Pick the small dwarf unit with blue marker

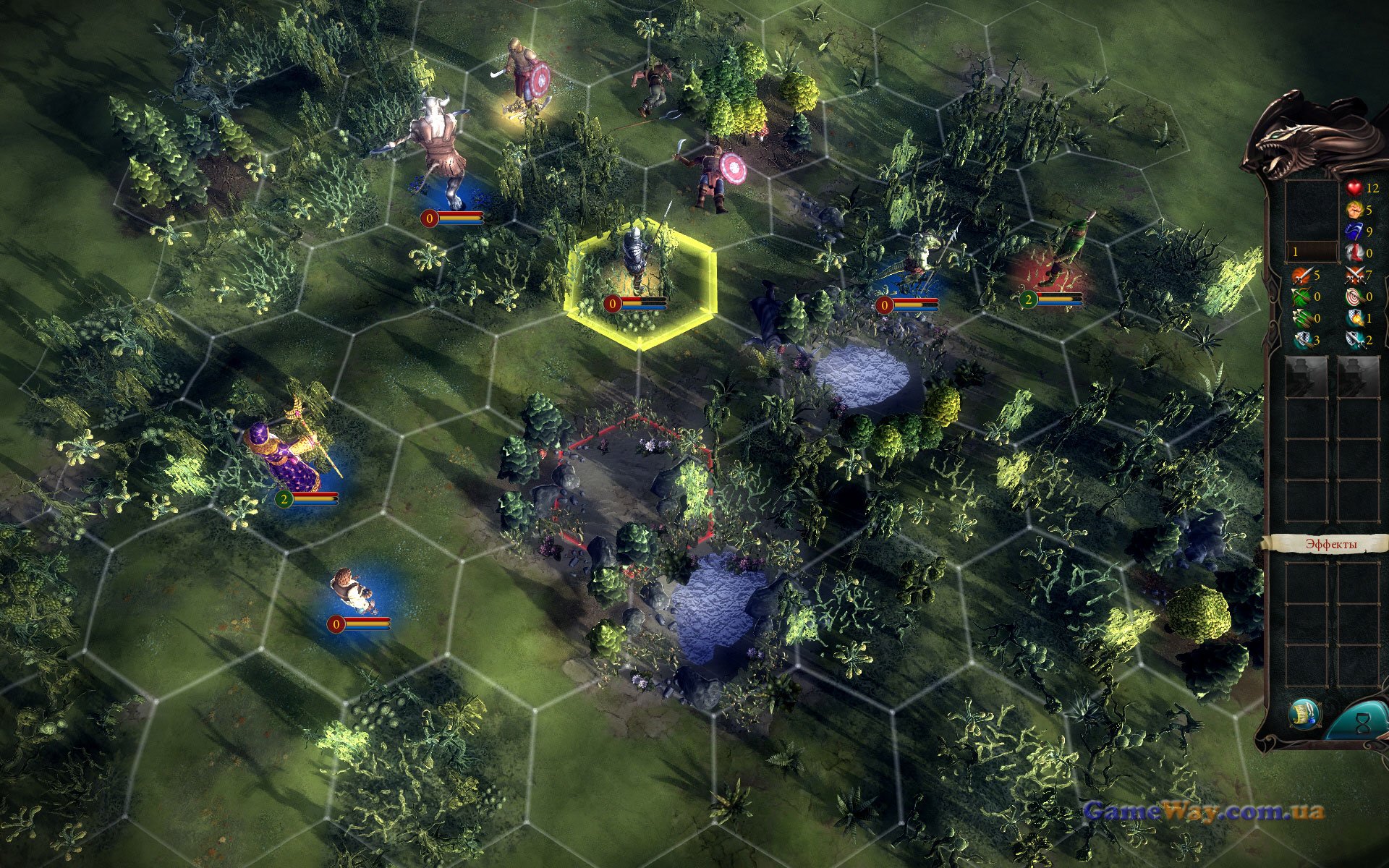[352, 590]
